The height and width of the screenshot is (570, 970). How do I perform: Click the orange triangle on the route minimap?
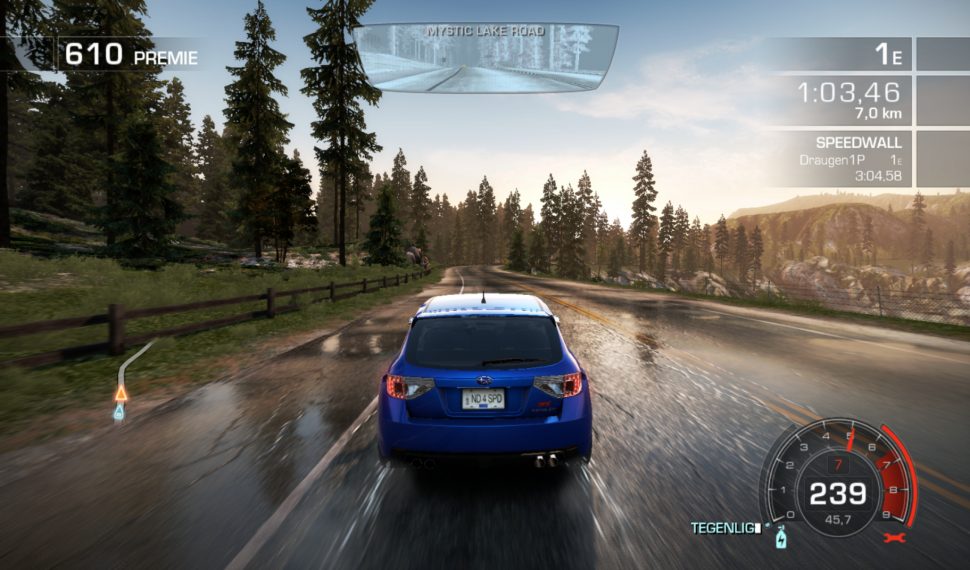tap(121, 393)
